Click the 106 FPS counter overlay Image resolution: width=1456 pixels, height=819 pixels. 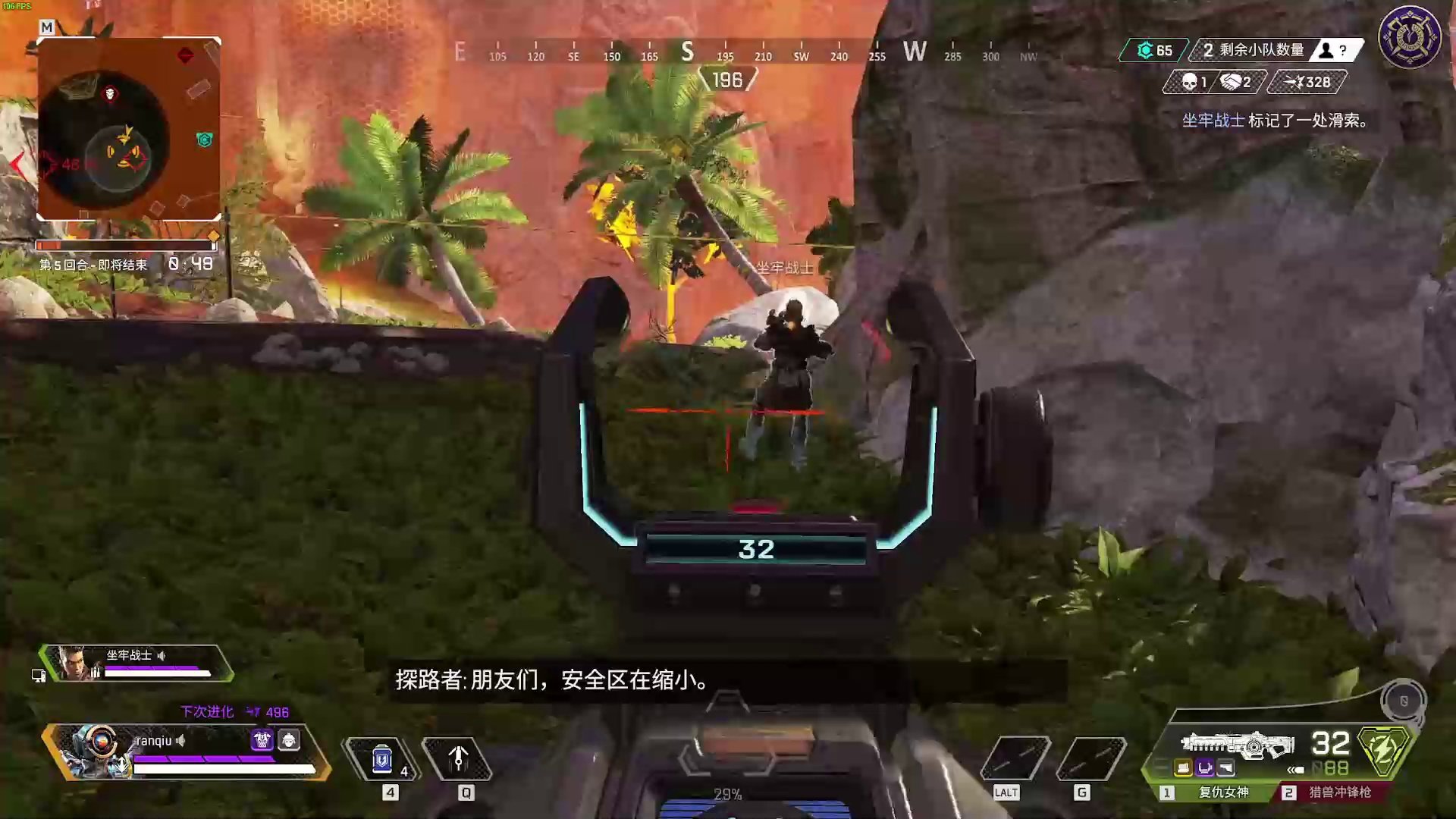17,6
